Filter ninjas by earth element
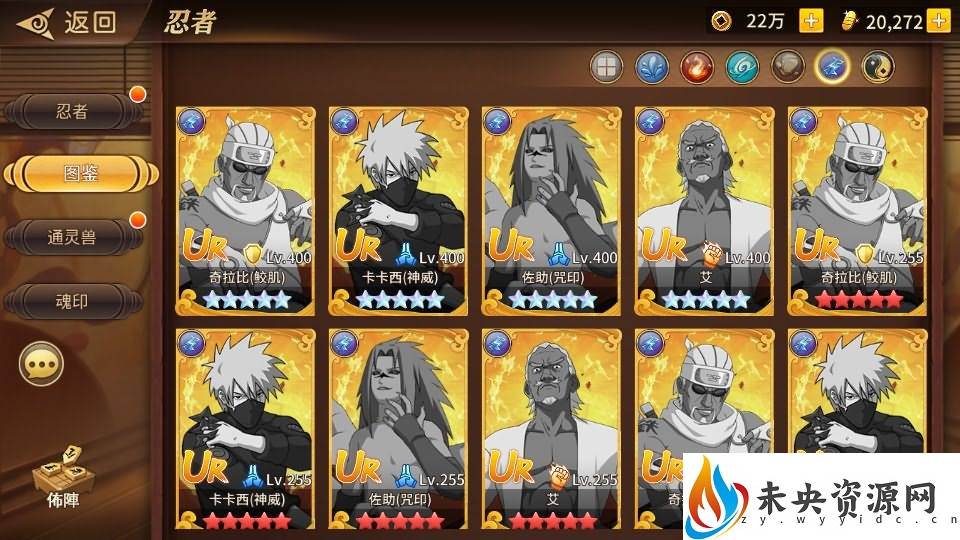960x540 pixels. pyautogui.click(x=787, y=67)
